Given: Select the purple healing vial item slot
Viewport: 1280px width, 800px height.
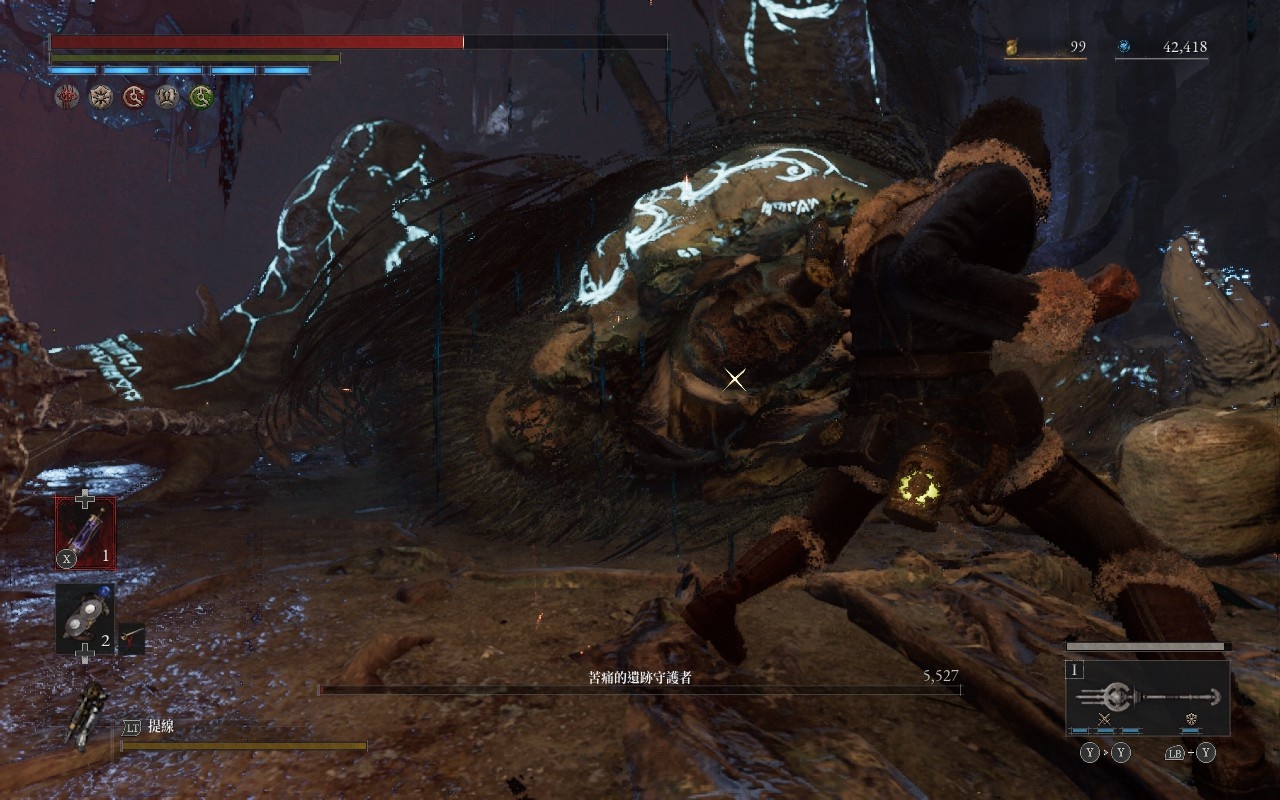Looking at the screenshot, I should pyautogui.click(x=85, y=533).
